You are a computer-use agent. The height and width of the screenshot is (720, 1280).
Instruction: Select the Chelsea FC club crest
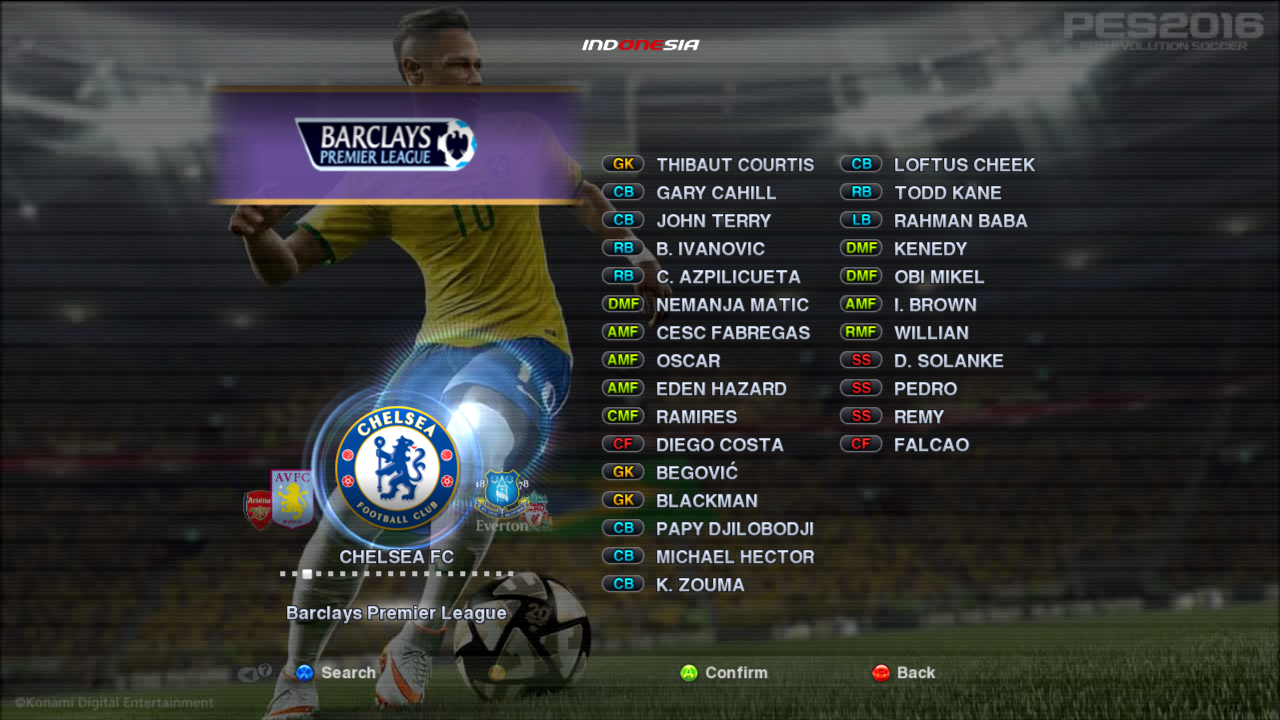[396, 466]
